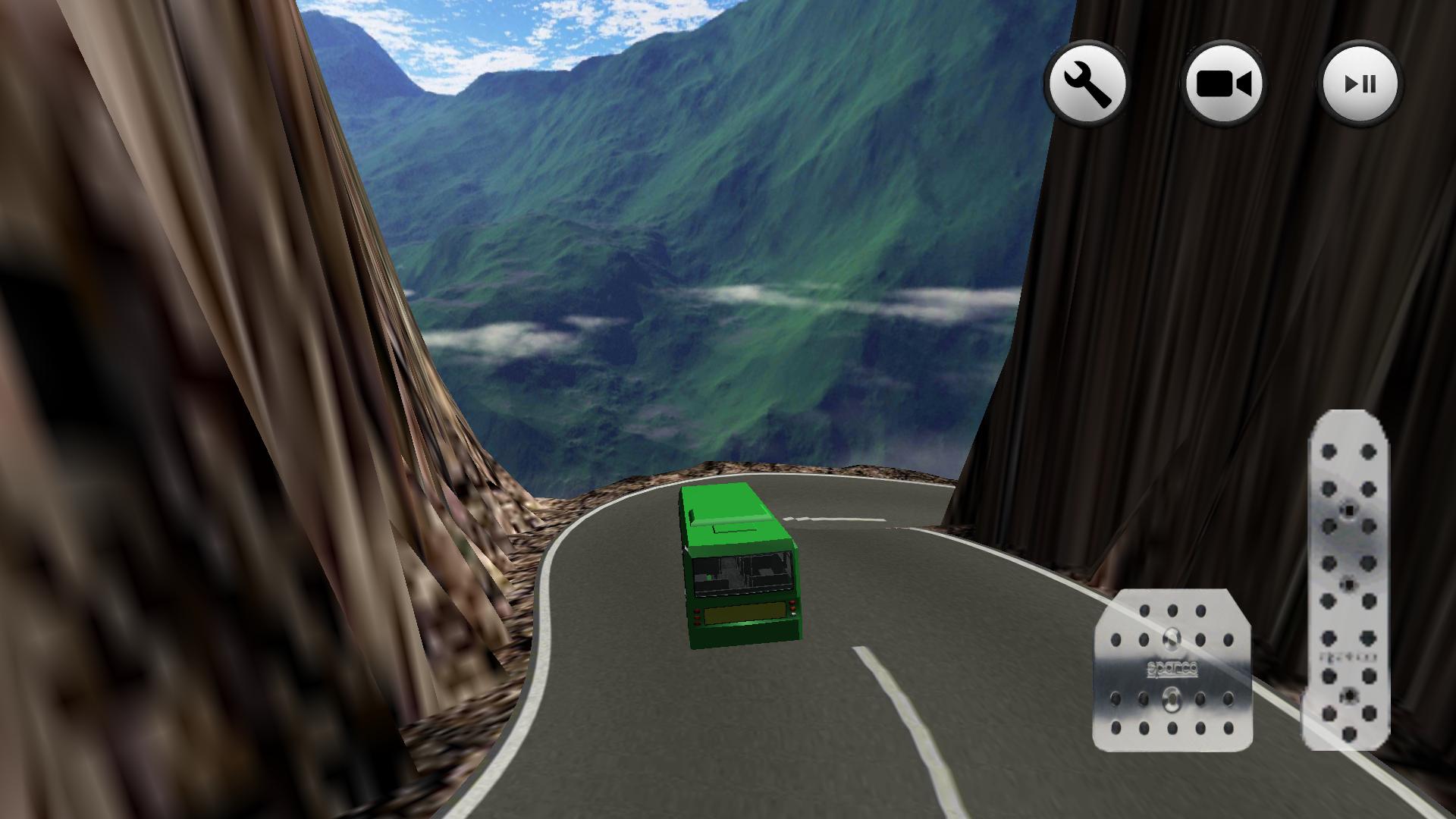Viewport: 1456px width, 819px height.
Task: Tap the pause icon before exiting the level
Action: (x=1360, y=84)
